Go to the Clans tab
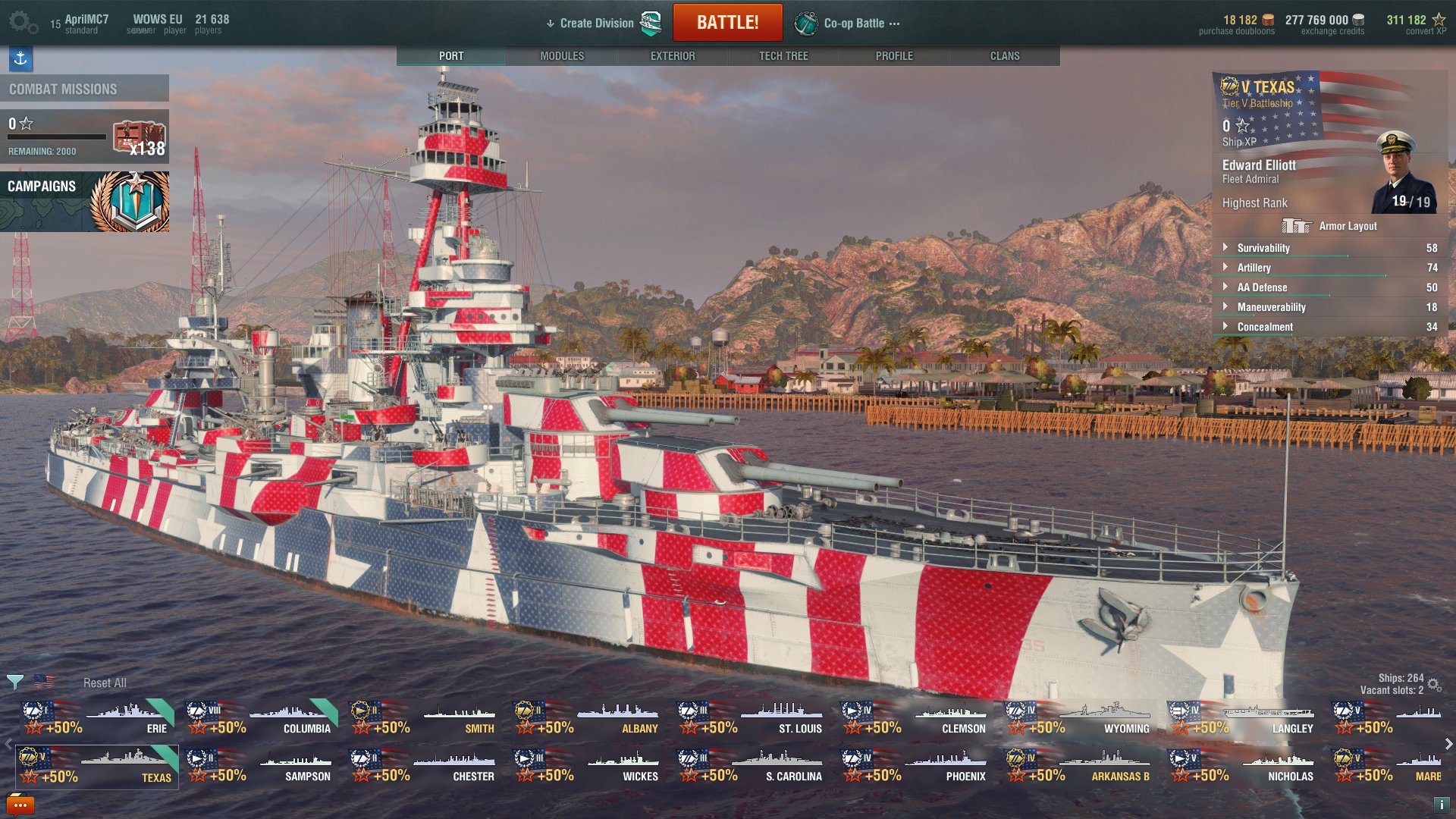This screenshot has width=1456, height=819. [1005, 56]
